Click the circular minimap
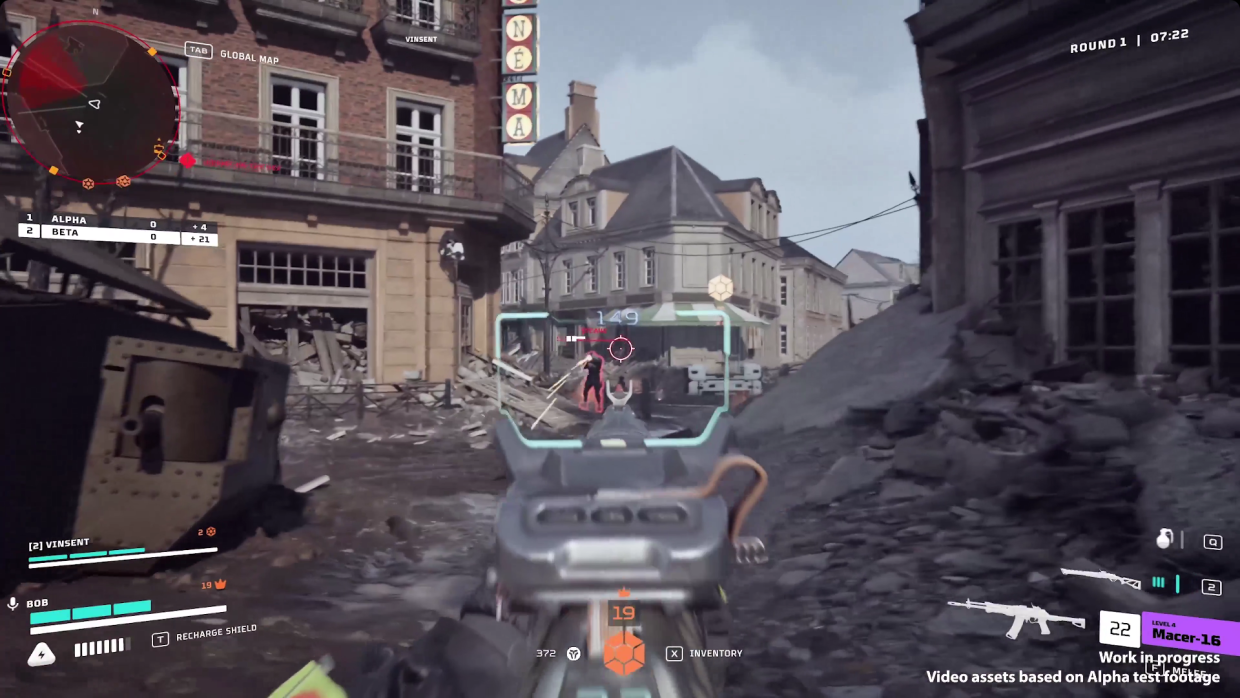This screenshot has height=698, width=1240. coord(90,103)
